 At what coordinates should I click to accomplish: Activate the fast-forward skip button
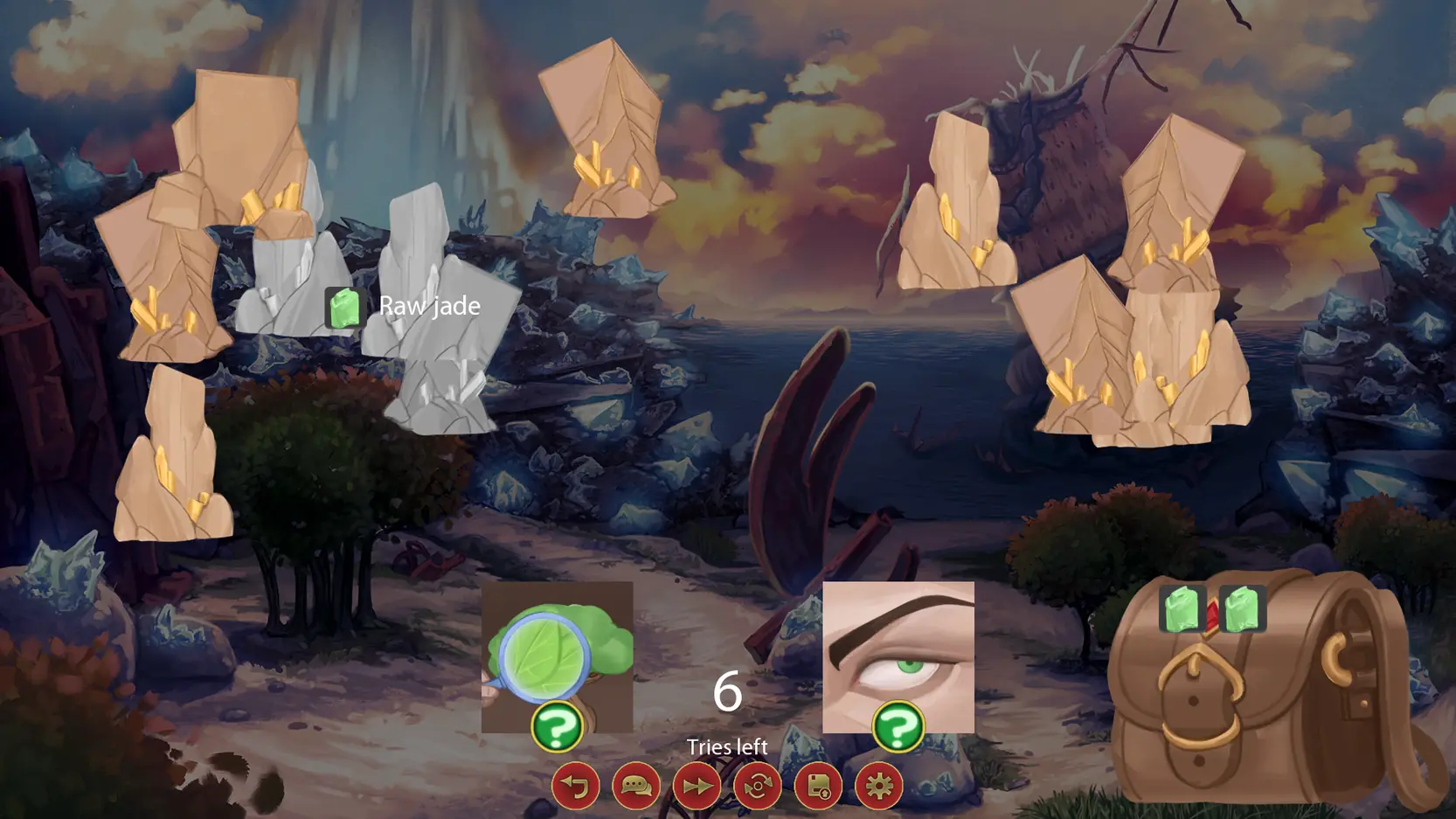[697, 786]
